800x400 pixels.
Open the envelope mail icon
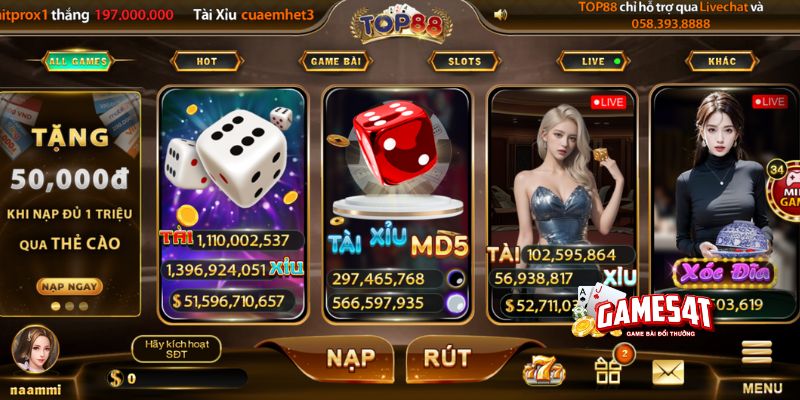click(x=667, y=371)
